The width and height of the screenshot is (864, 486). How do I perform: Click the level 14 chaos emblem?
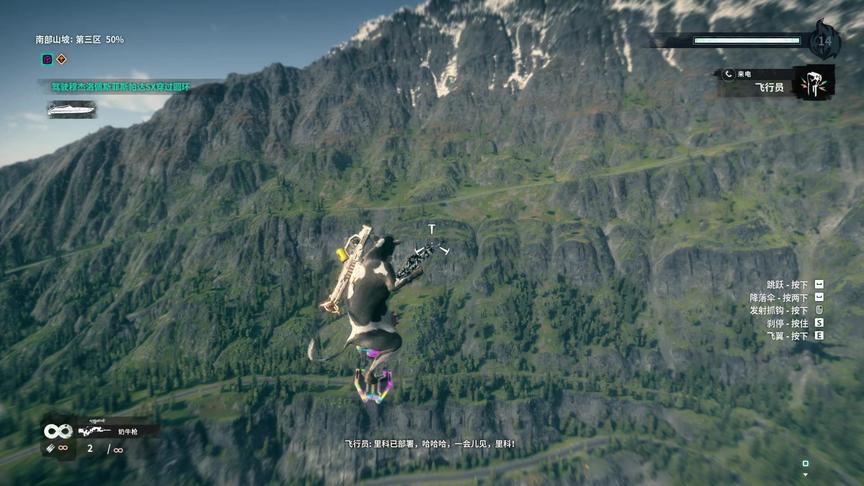click(x=824, y=41)
